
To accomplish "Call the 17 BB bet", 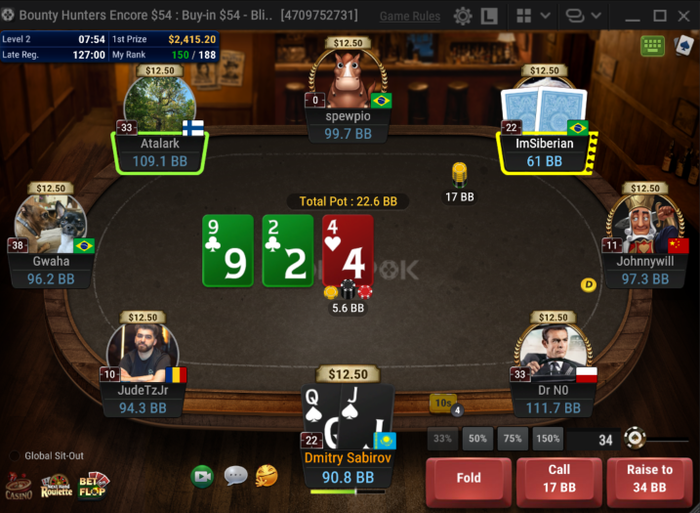I will [559, 478].
